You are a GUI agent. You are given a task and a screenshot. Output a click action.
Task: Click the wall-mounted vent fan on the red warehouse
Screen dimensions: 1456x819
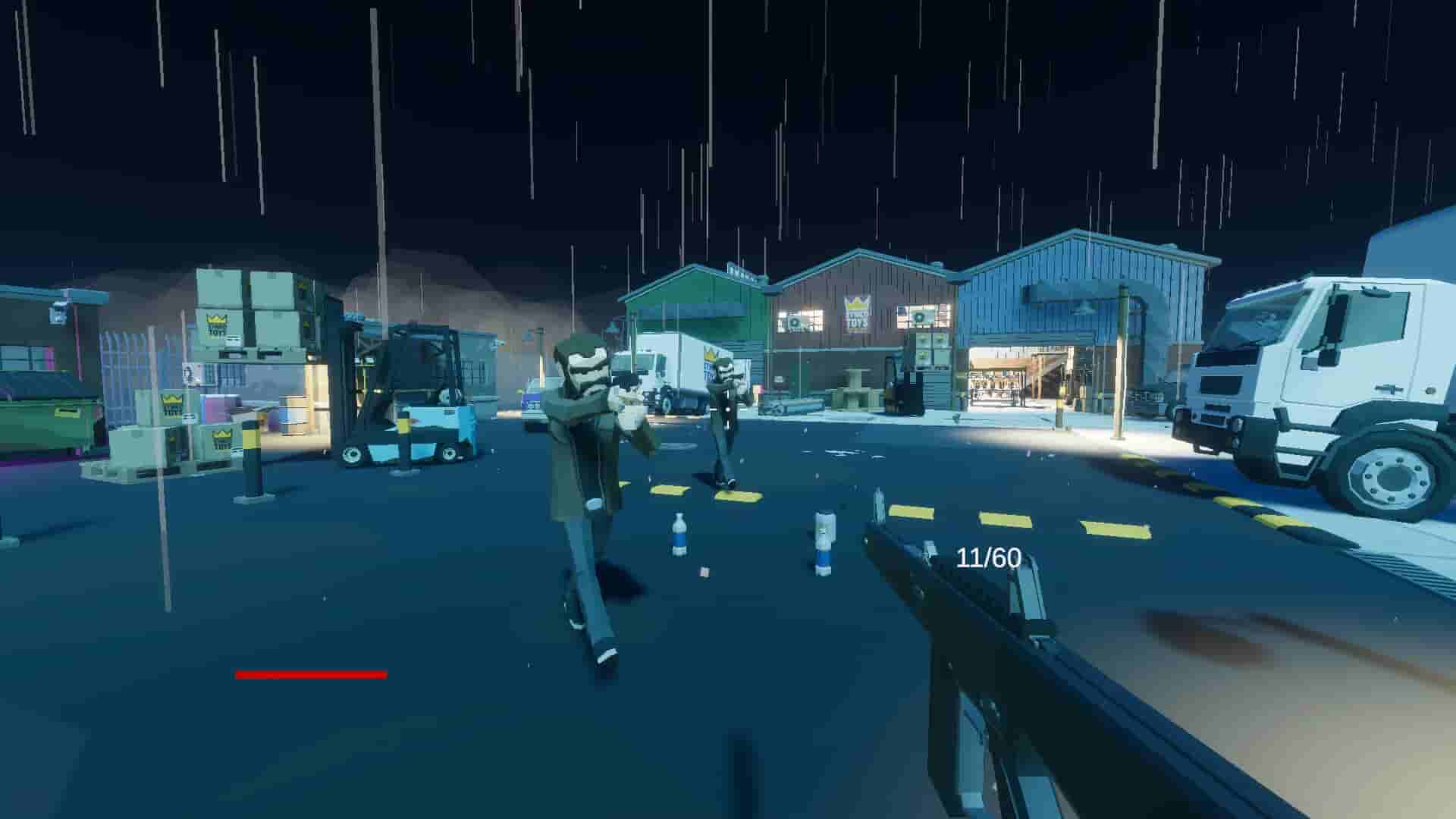(793, 322)
